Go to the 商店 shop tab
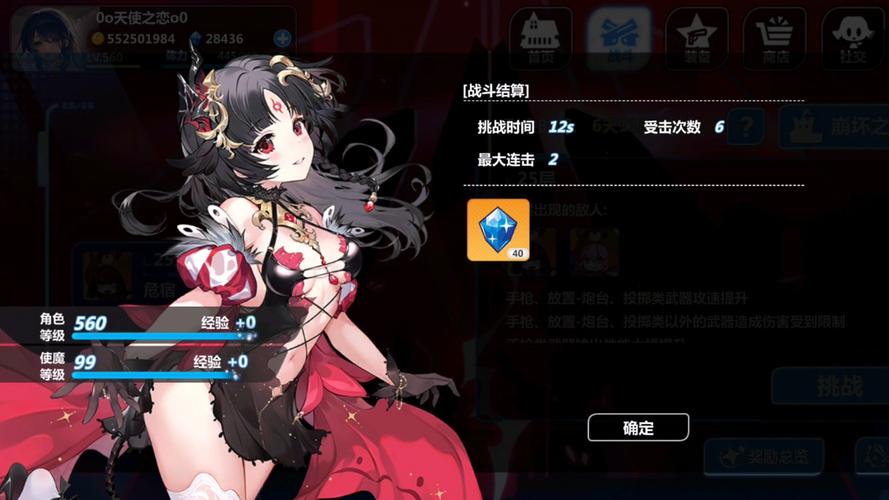The image size is (889, 500). point(775,39)
